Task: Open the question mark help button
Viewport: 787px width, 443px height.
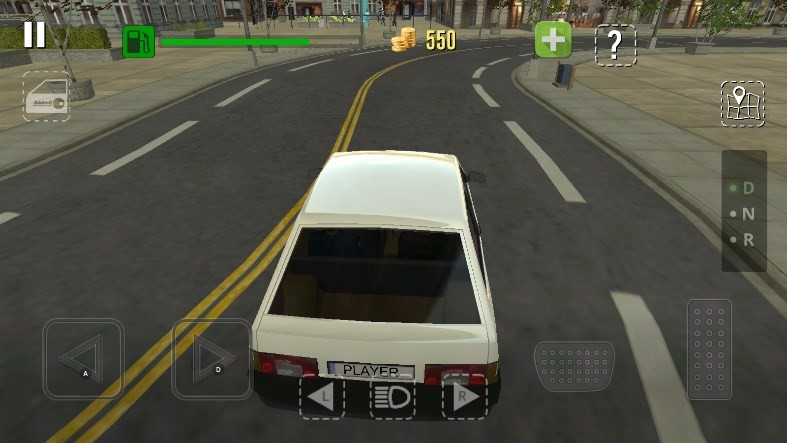Action: tap(615, 45)
